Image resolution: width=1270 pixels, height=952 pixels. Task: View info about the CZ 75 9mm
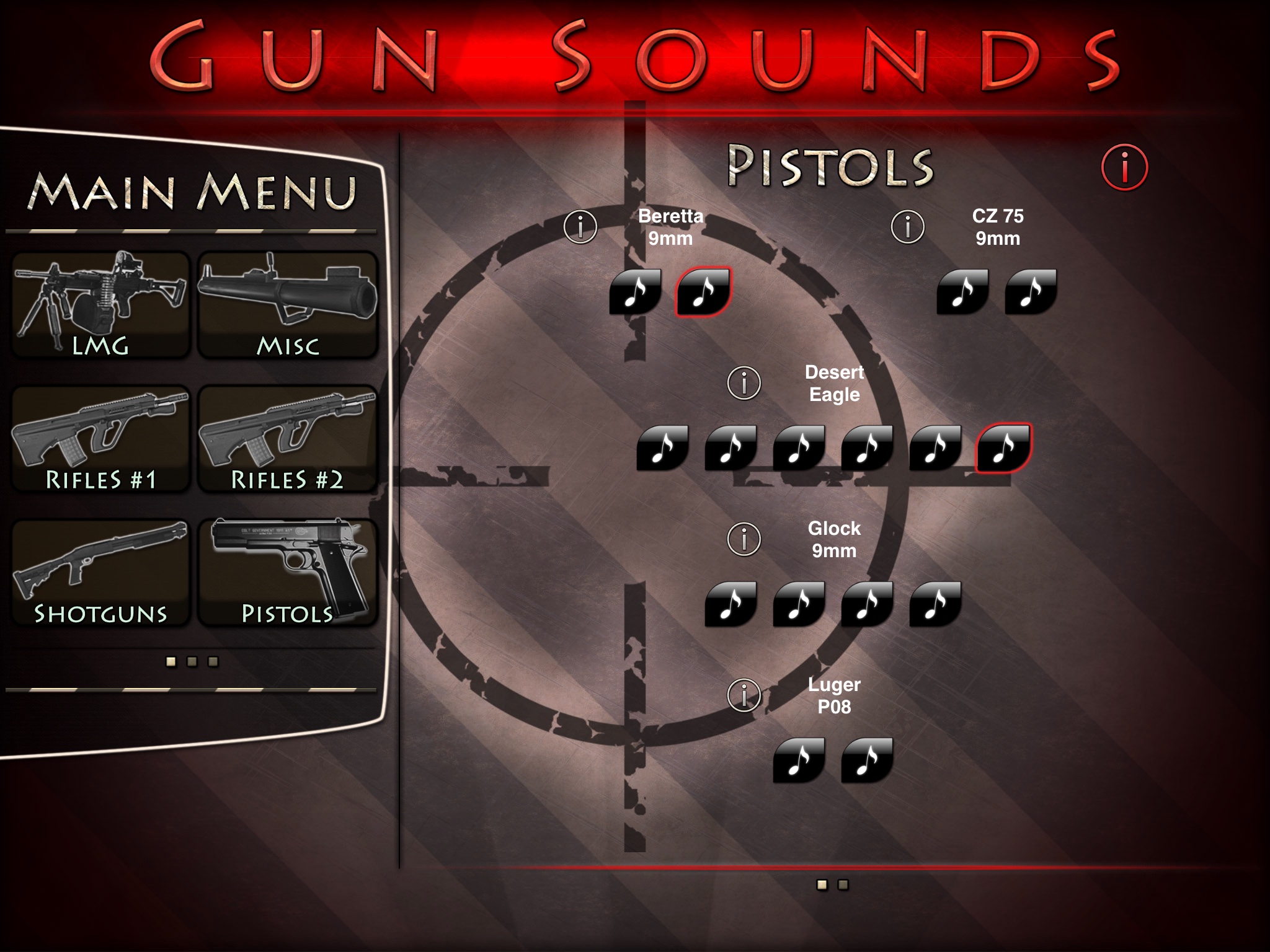point(908,227)
